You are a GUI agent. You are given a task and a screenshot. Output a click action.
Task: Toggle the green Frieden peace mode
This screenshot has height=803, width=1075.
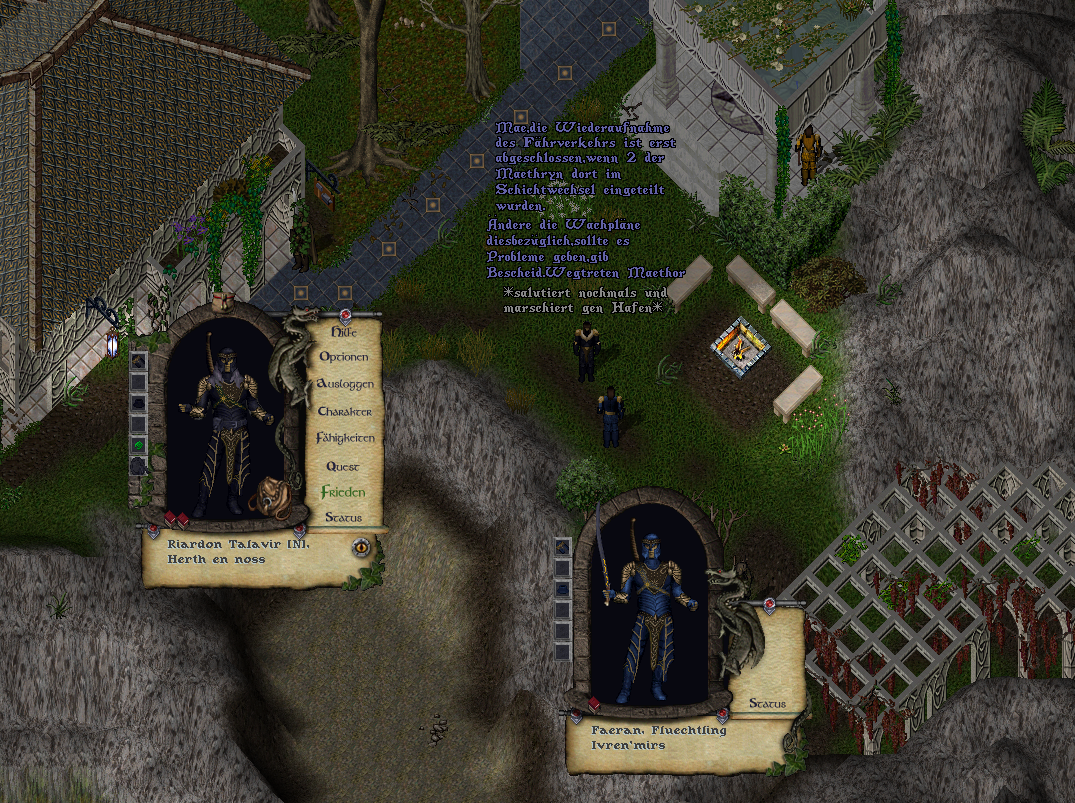coord(343,492)
